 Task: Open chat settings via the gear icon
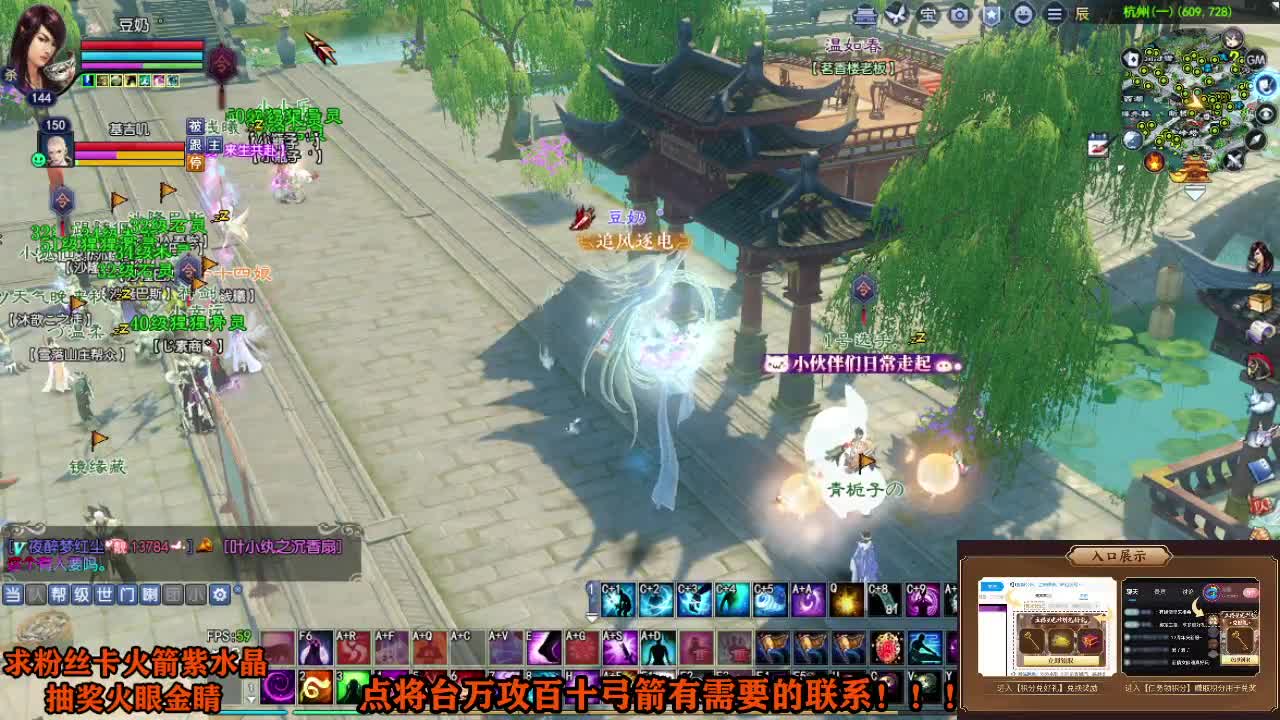[220, 595]
